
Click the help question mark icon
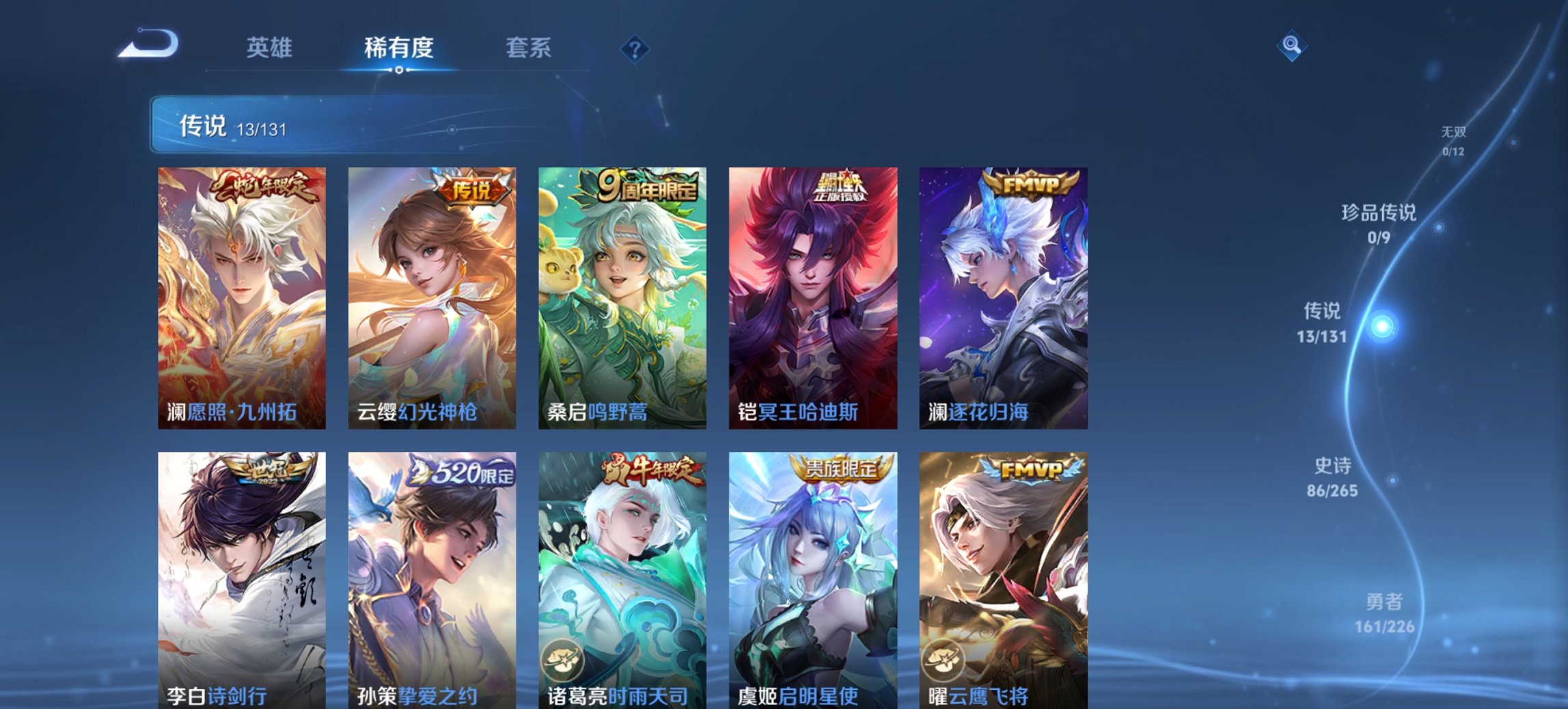(x=635, y=48)
